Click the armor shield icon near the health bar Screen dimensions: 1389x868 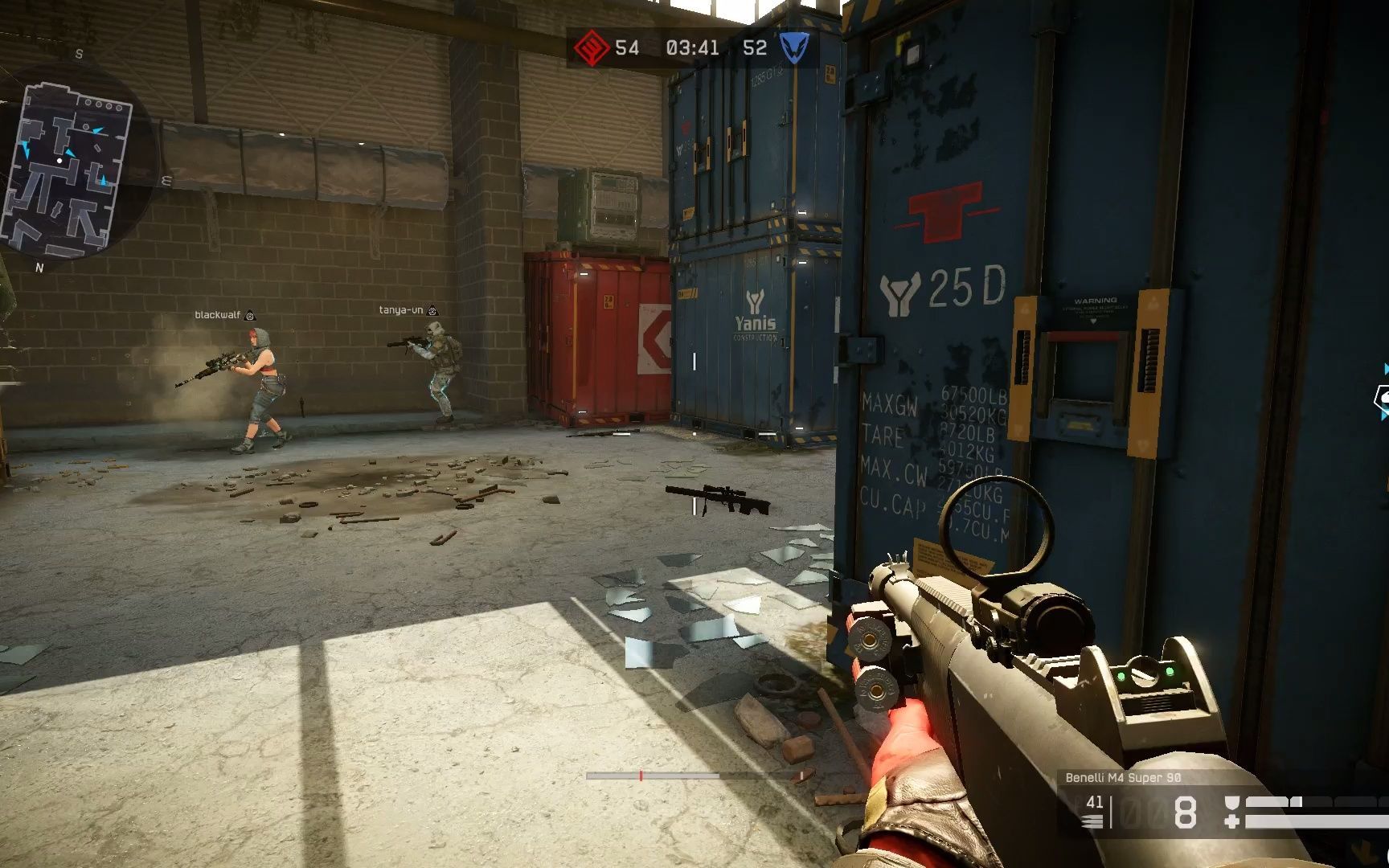(1233, 800)
